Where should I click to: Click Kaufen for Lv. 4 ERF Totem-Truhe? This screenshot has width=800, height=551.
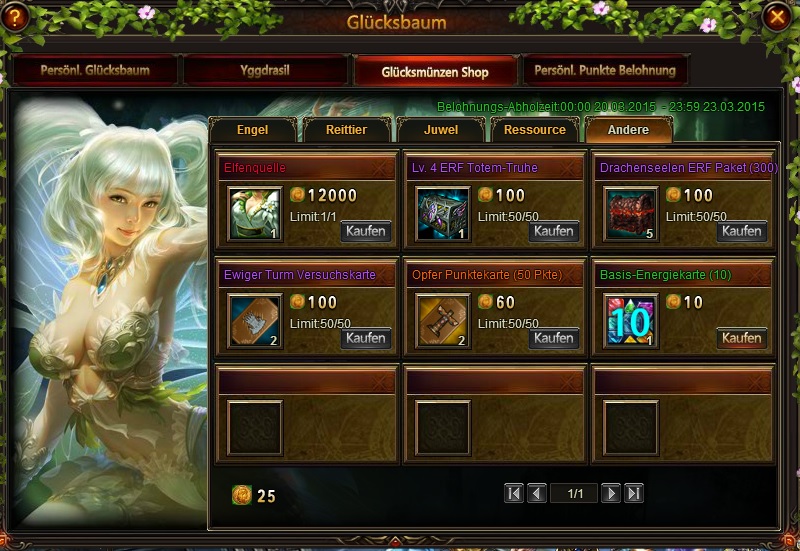pyautogui.click(x=554, y=231)
